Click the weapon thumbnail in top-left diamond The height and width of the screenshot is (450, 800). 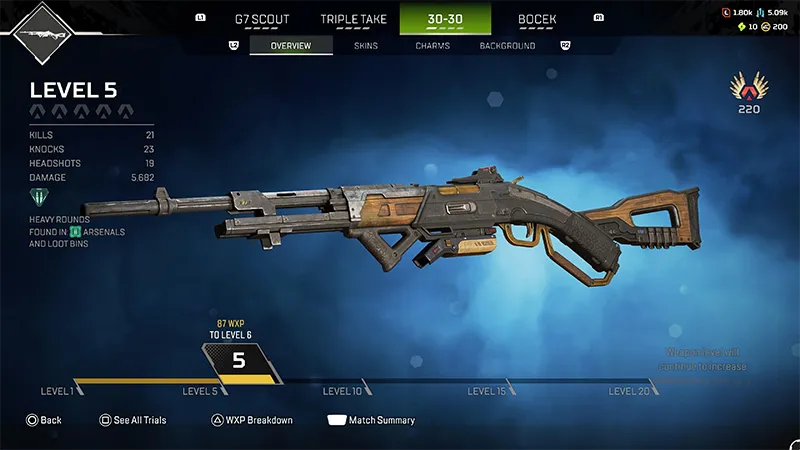click(x=40, y=34)
